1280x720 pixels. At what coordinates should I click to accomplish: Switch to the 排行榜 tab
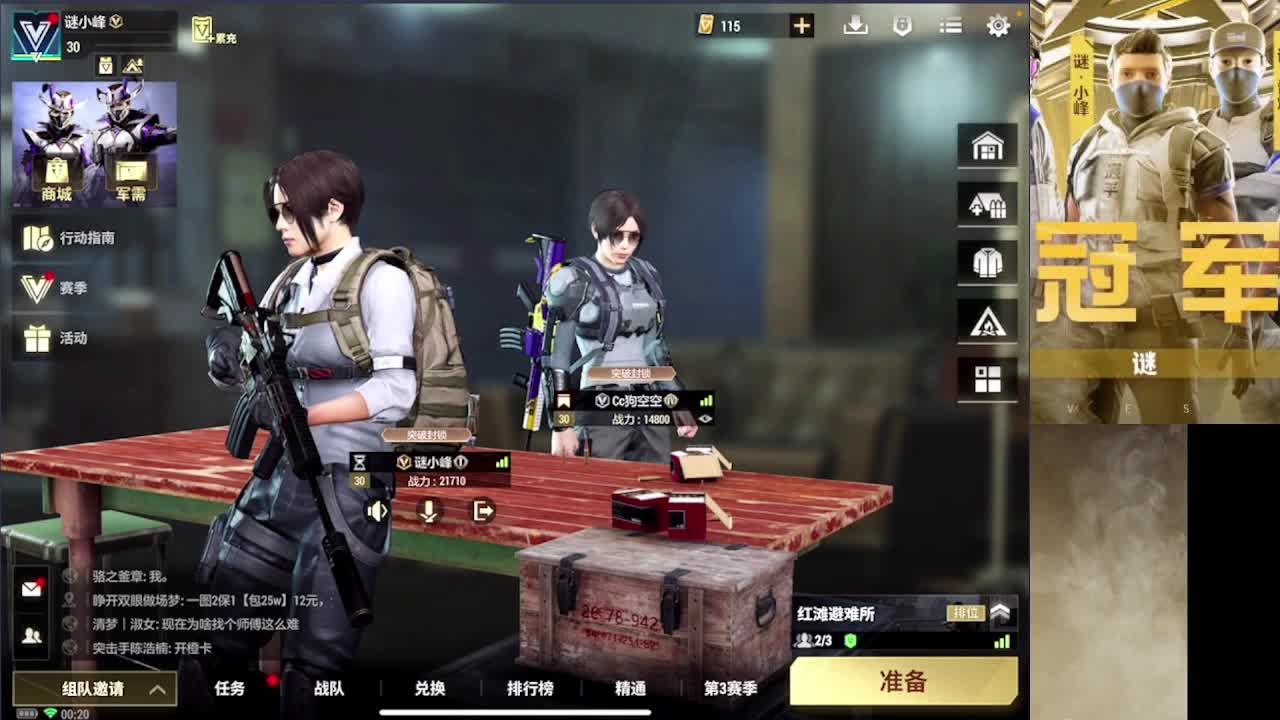530,689
